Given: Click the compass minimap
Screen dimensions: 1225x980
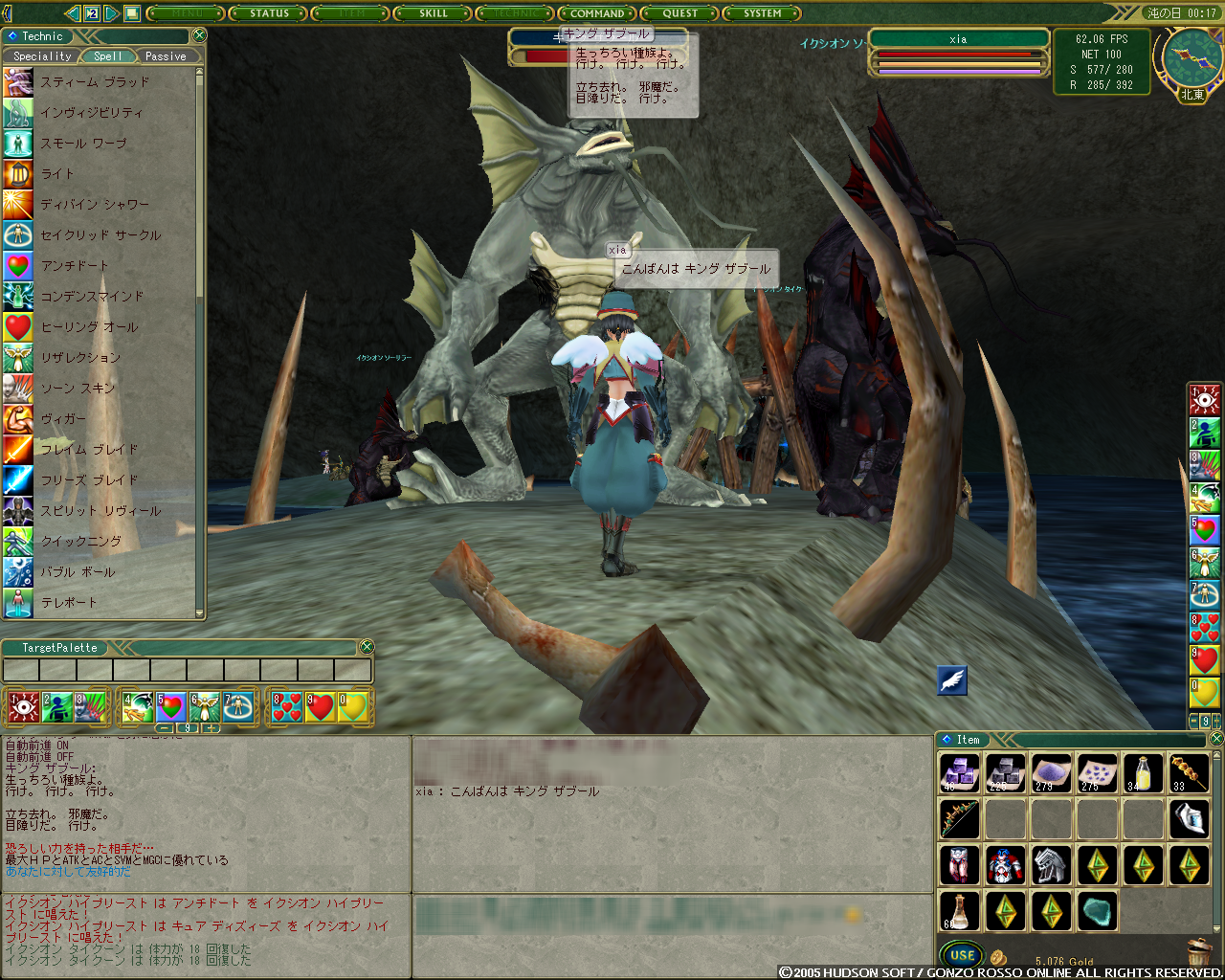Looking at the screenshot, I should [x=1192, y=59].
